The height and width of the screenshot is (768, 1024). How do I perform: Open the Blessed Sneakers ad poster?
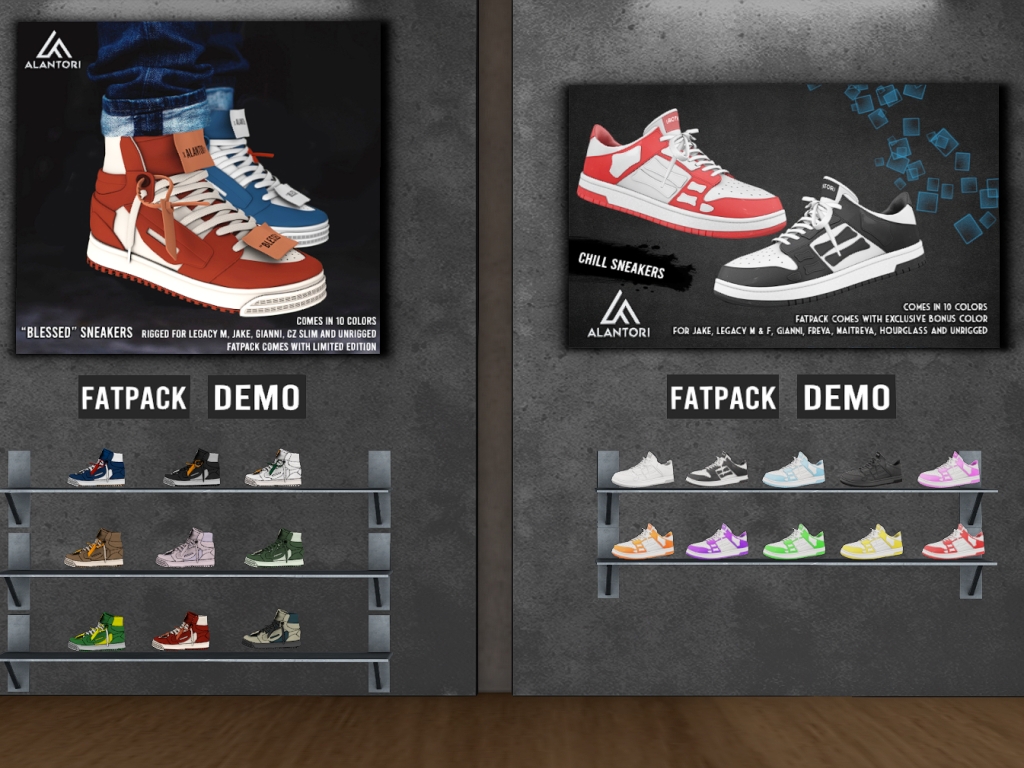199,187
